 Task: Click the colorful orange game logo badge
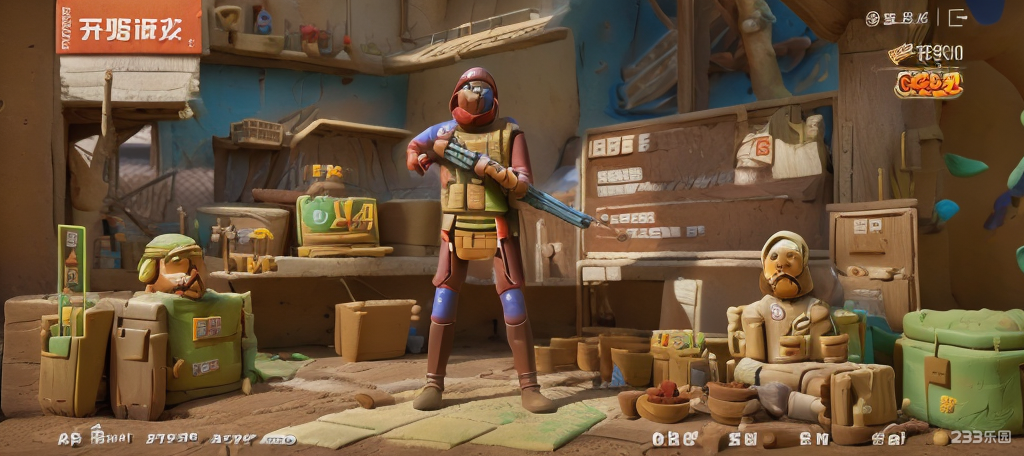tap(928, 83)
